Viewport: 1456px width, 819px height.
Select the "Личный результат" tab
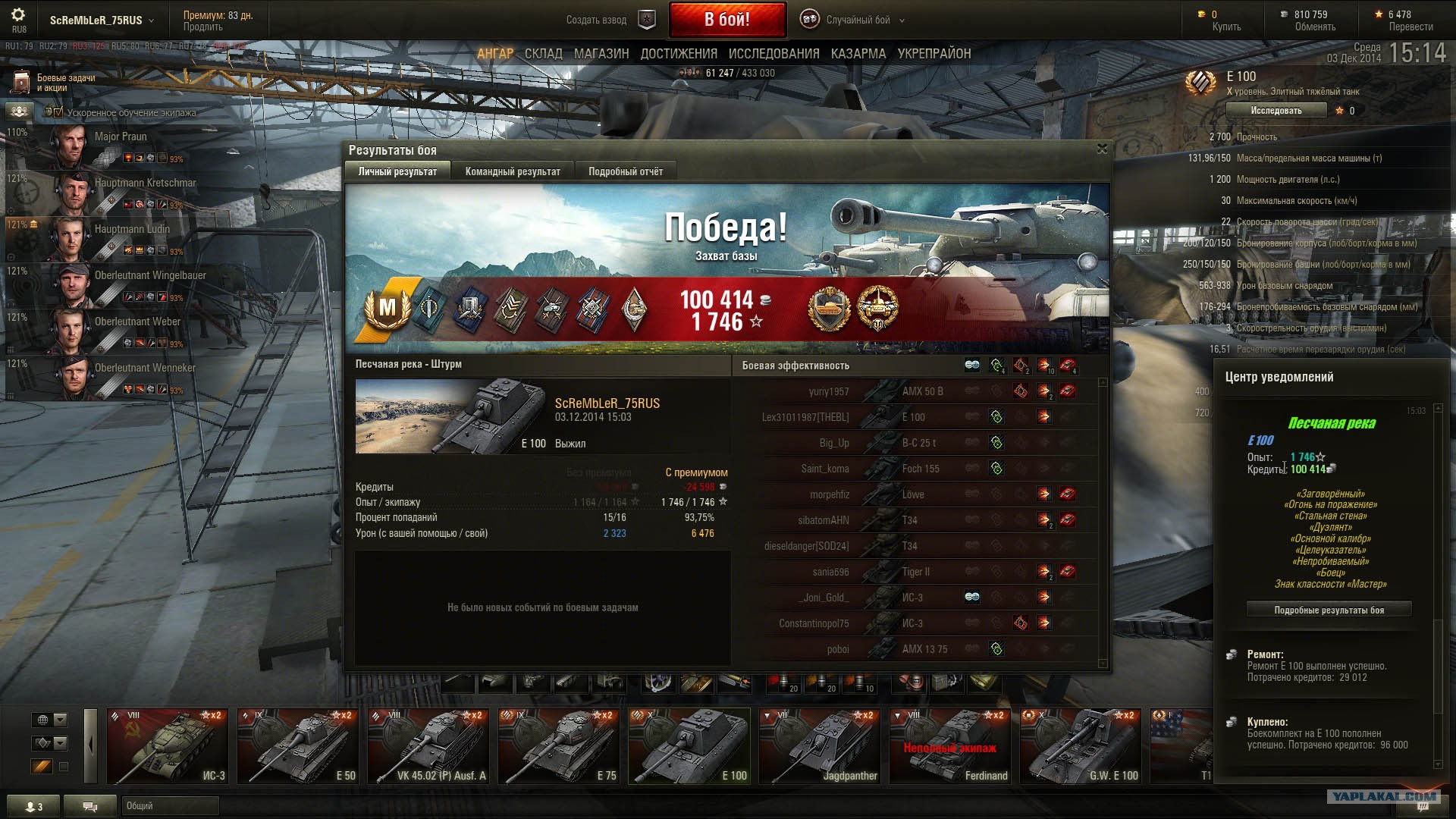click(x=397, y=171)
